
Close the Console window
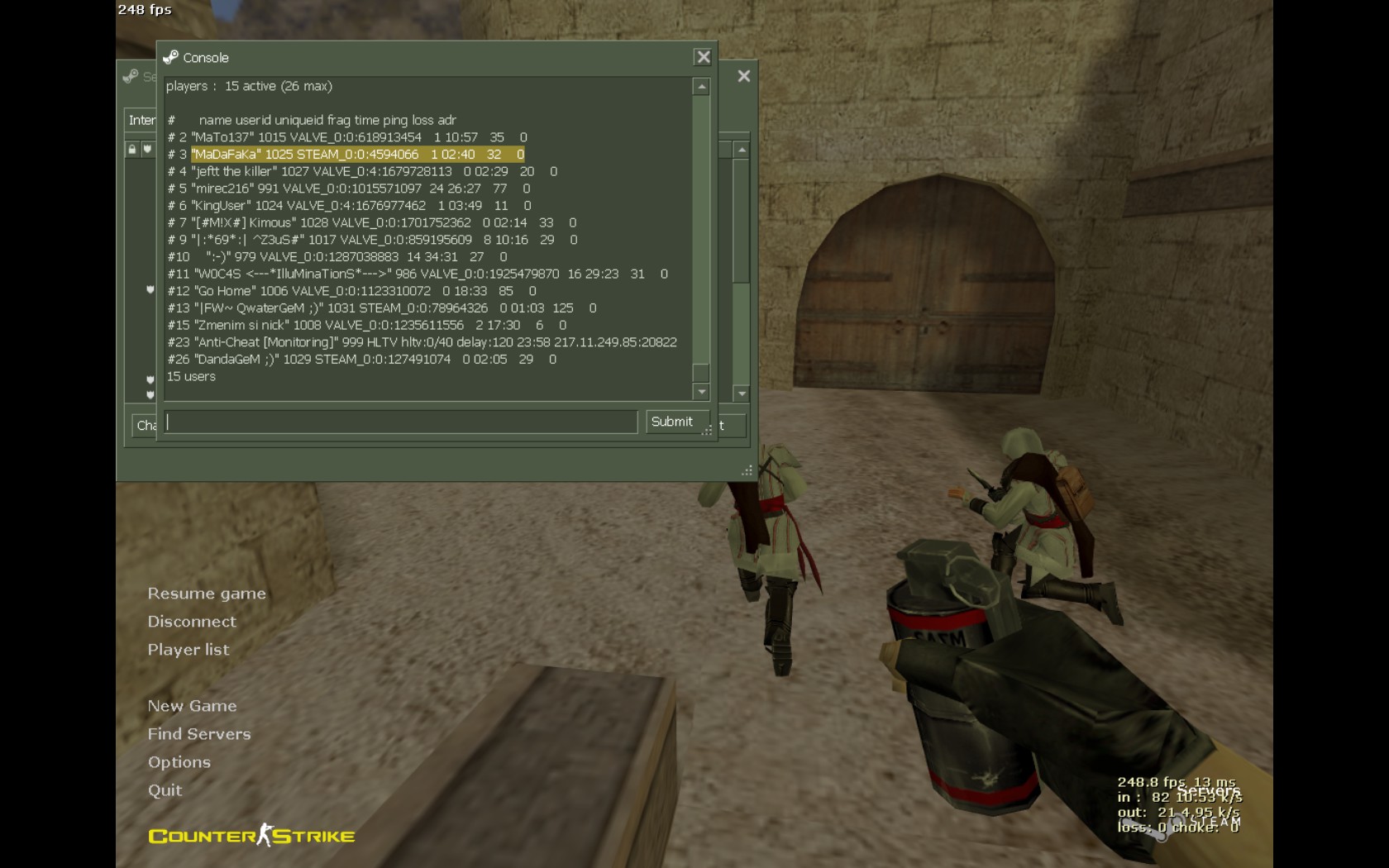pyautogui.click(x=703, y=57)
